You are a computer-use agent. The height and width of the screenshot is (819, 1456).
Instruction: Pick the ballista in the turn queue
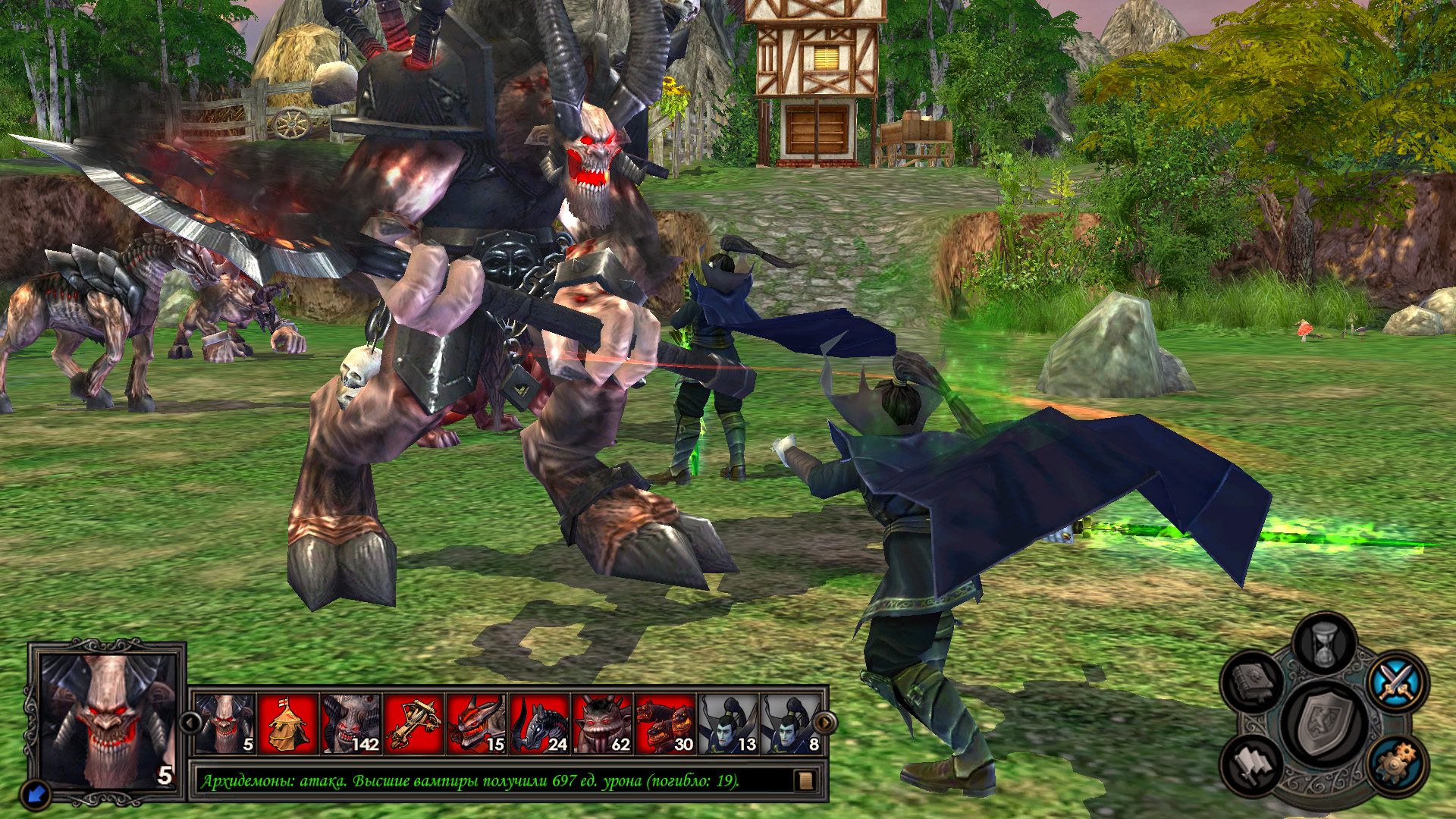click(414, 724)
